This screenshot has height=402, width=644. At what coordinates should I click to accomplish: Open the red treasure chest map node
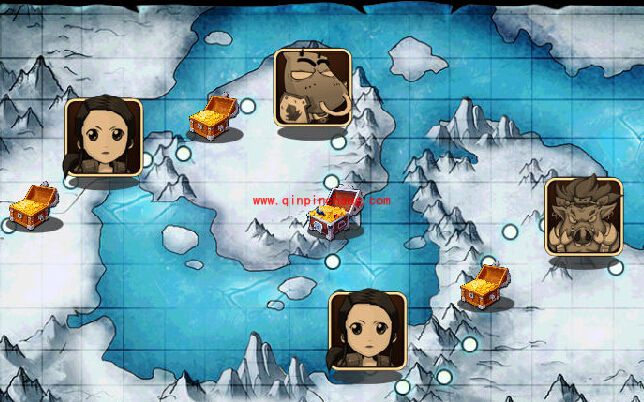[333, 214]
